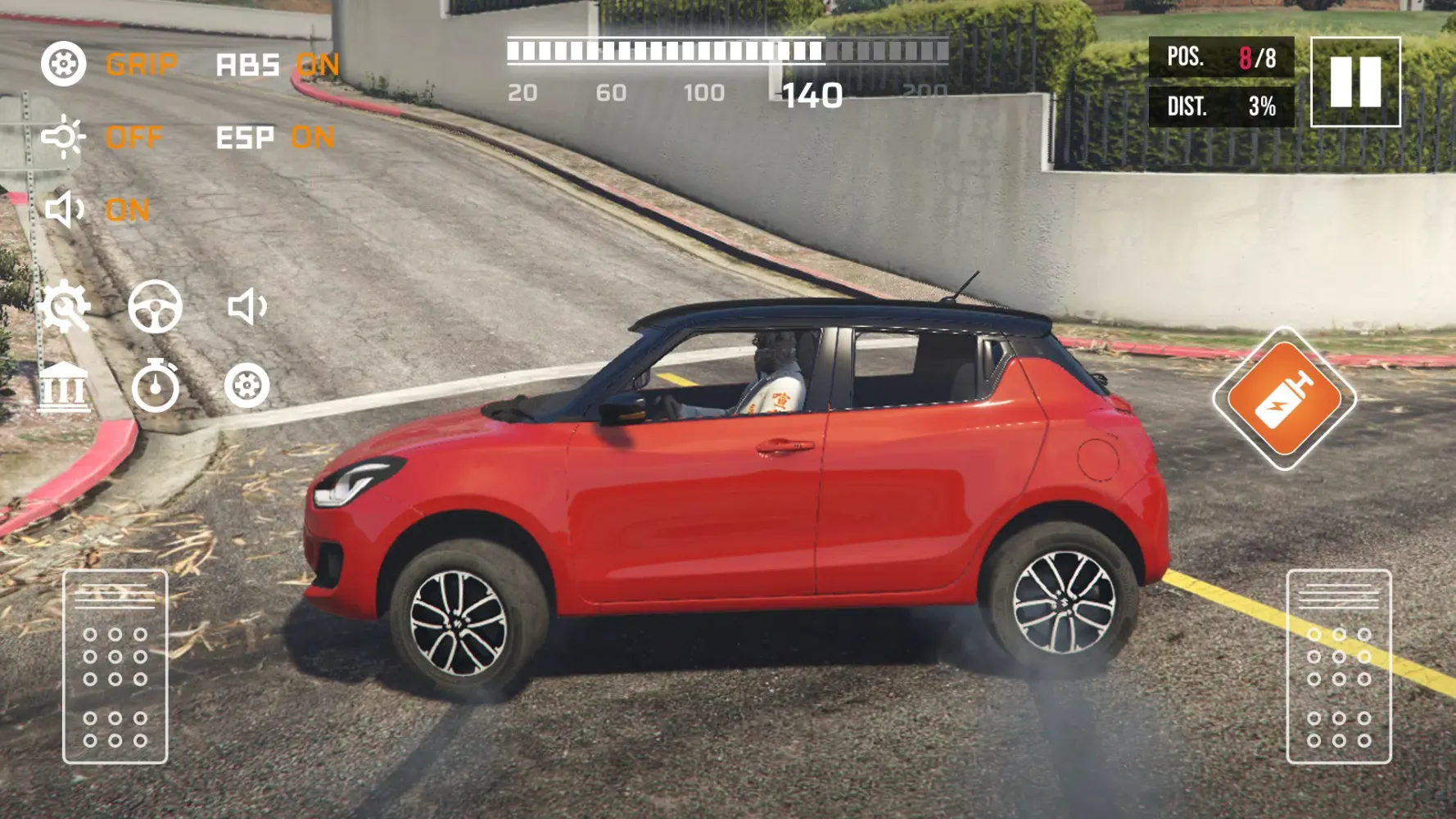Tap the speaker icon in the middle row
Image resolution: width=1456 pixels, height=819 pixels.
[246, 306]
